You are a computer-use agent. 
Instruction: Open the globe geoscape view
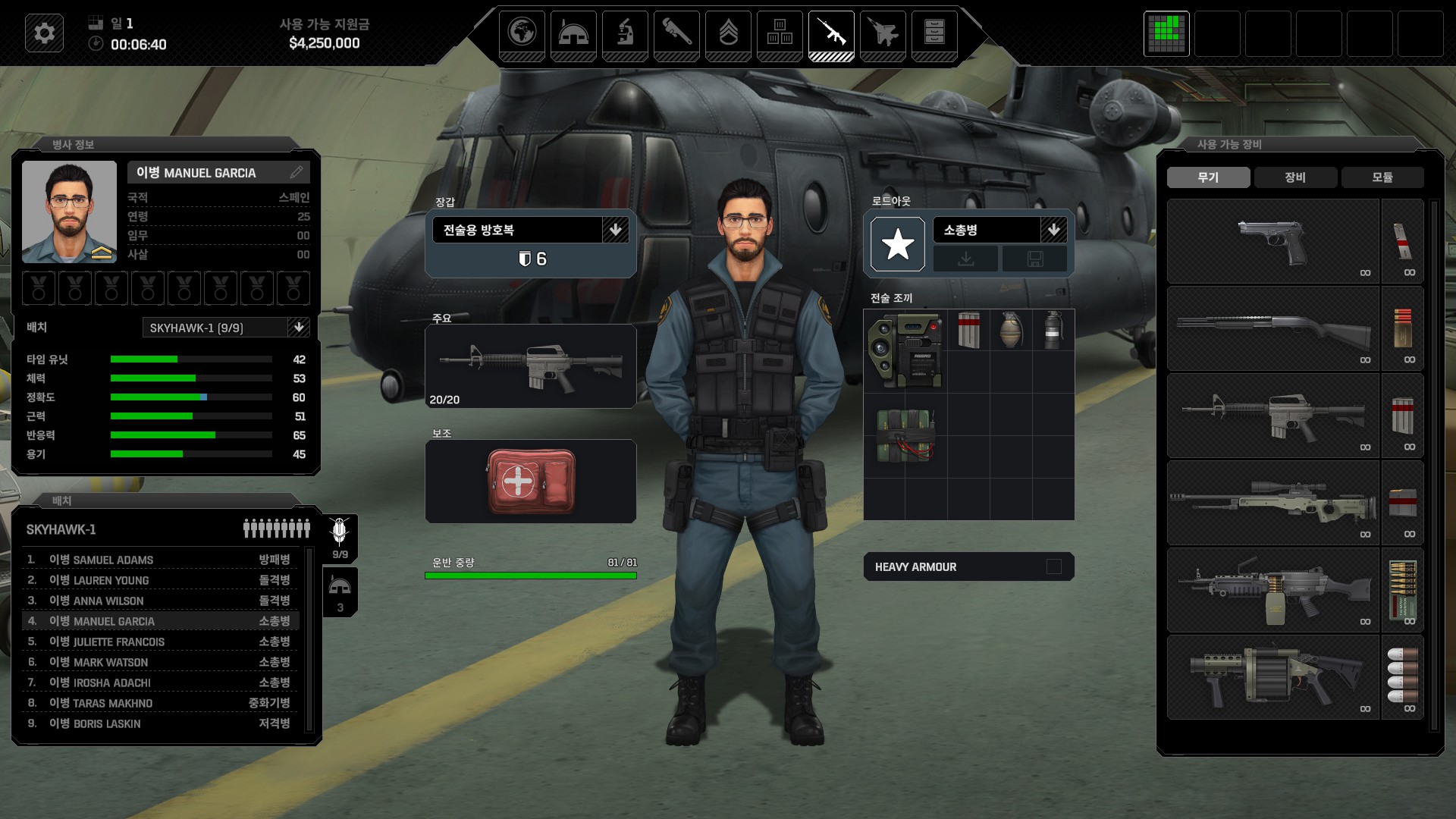522,33
